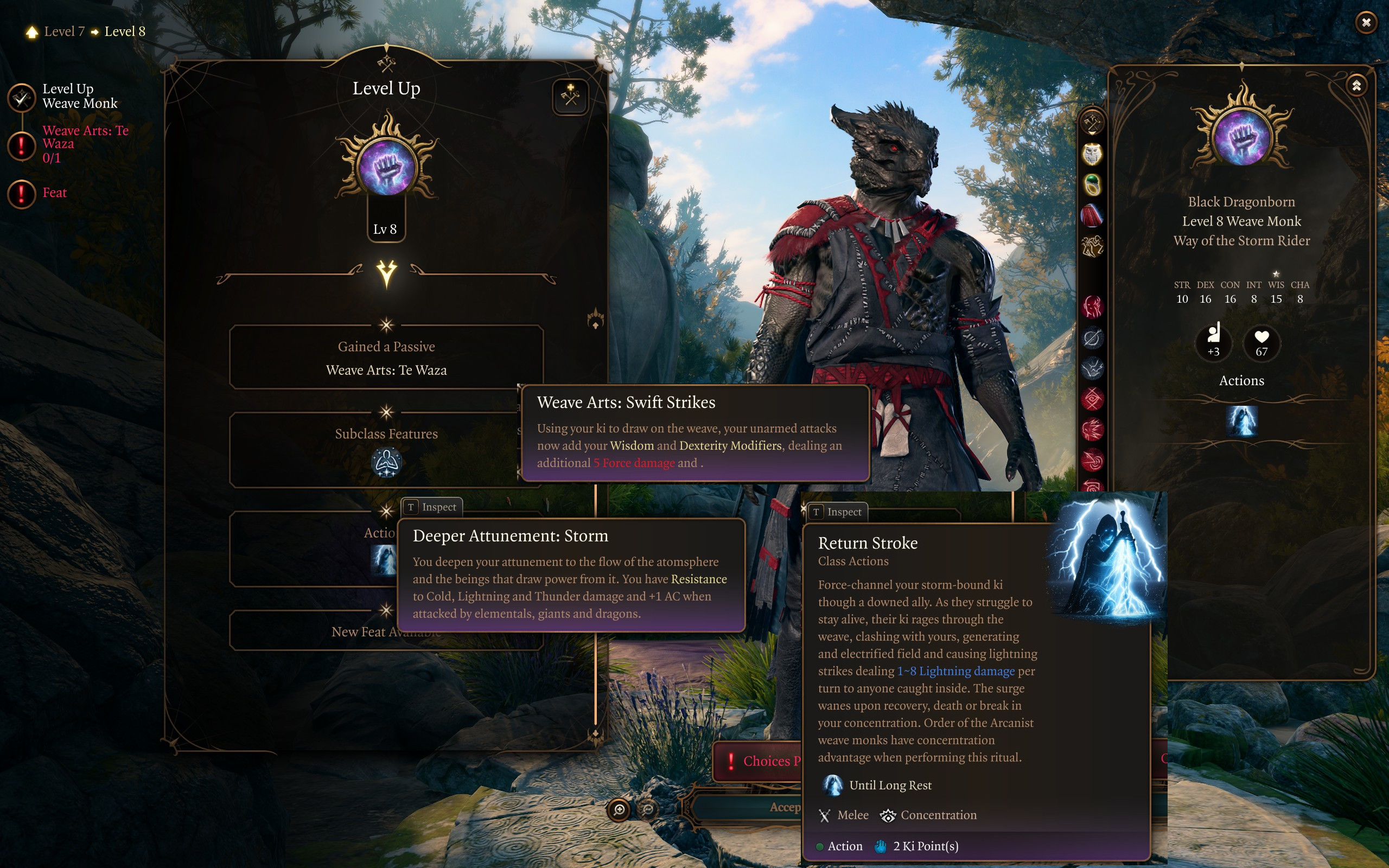The height and width of the screenshot is (868, 1389).
Task: Click the brawling figures icon
Action: point(1092,247)
